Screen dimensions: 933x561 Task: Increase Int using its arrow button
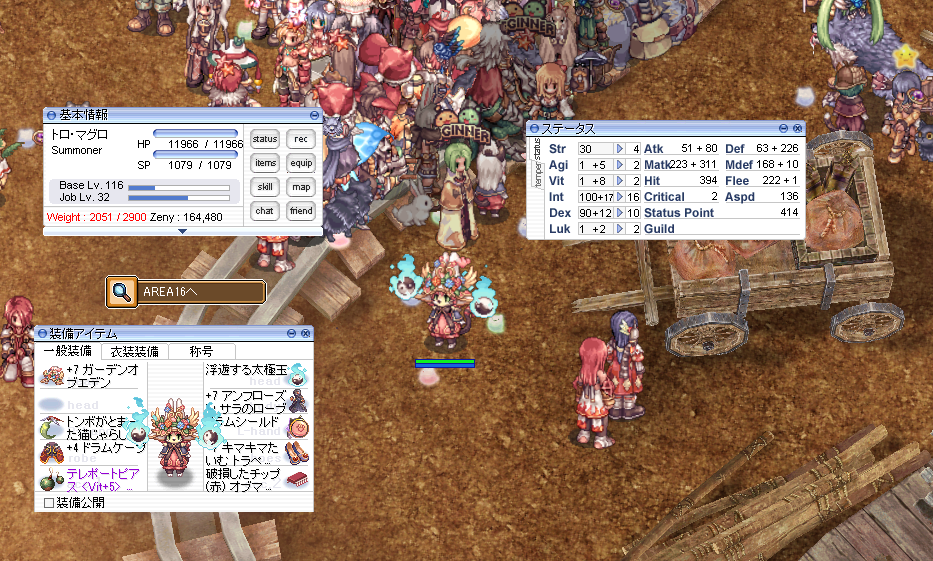point(620,197)
